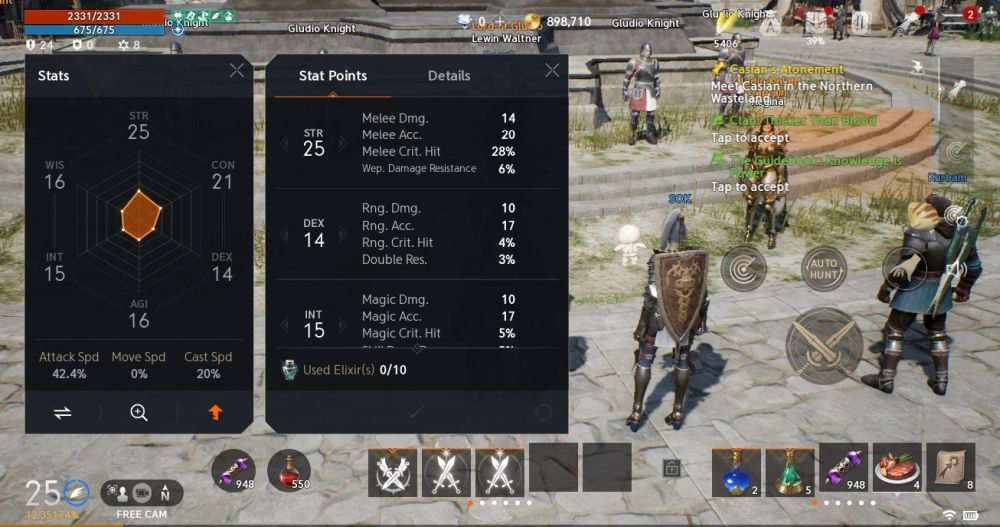Click the swap arrows button in Stats

pos(63,412)
